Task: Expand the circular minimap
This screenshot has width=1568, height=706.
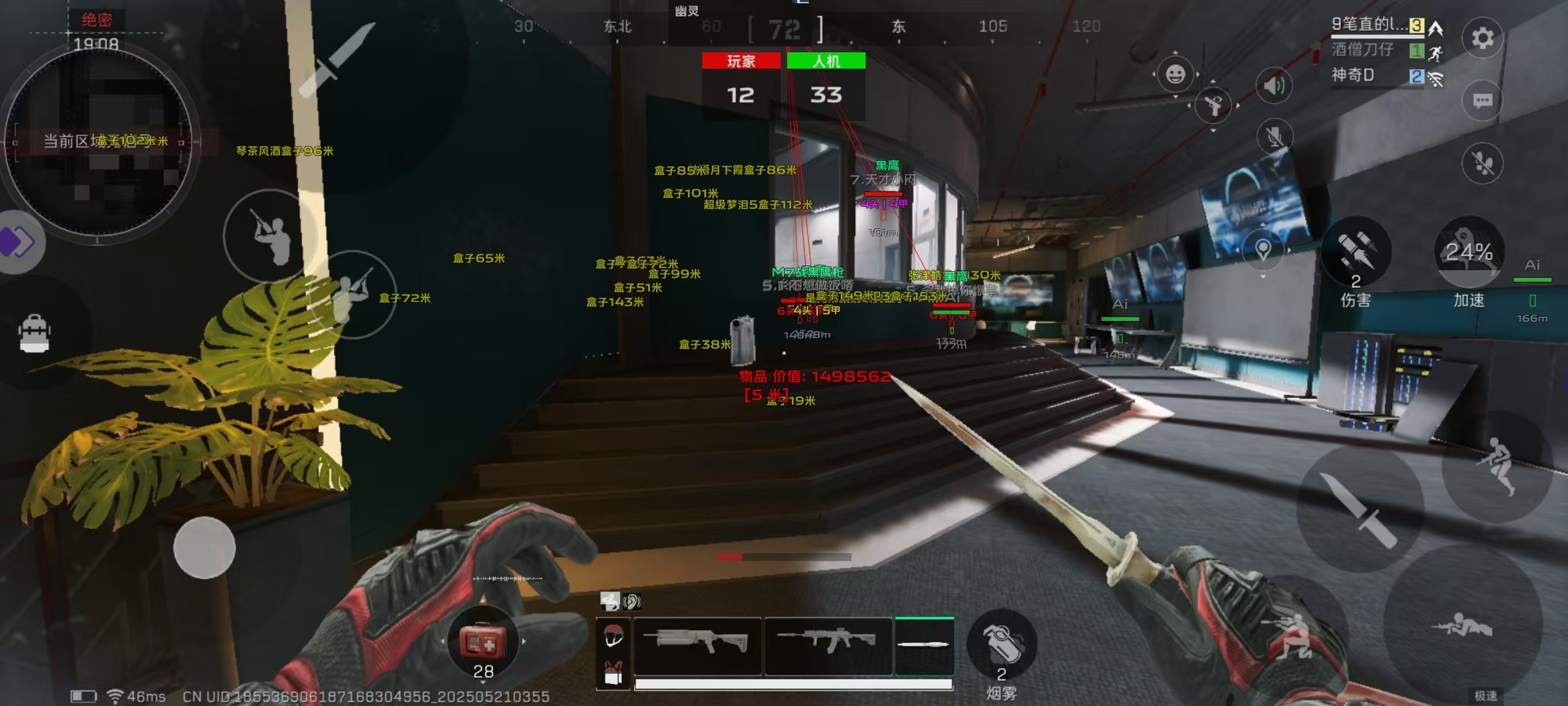Action: [98, 141]
